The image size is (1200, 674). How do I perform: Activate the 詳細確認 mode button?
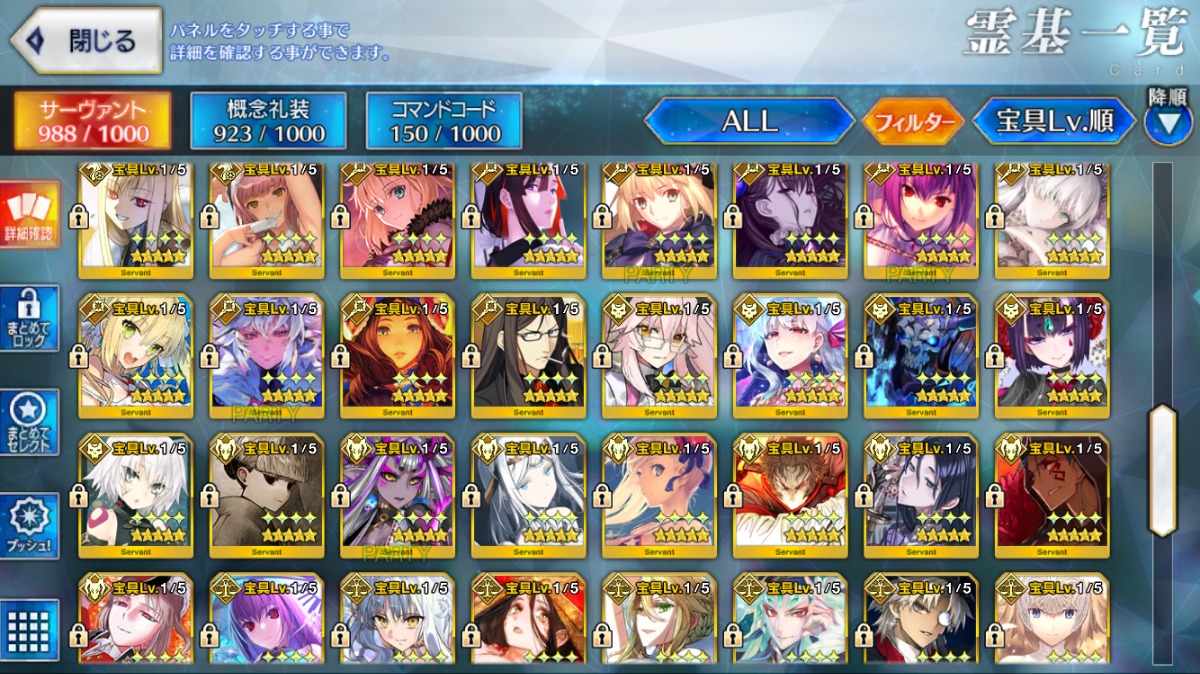pos(31,216)
